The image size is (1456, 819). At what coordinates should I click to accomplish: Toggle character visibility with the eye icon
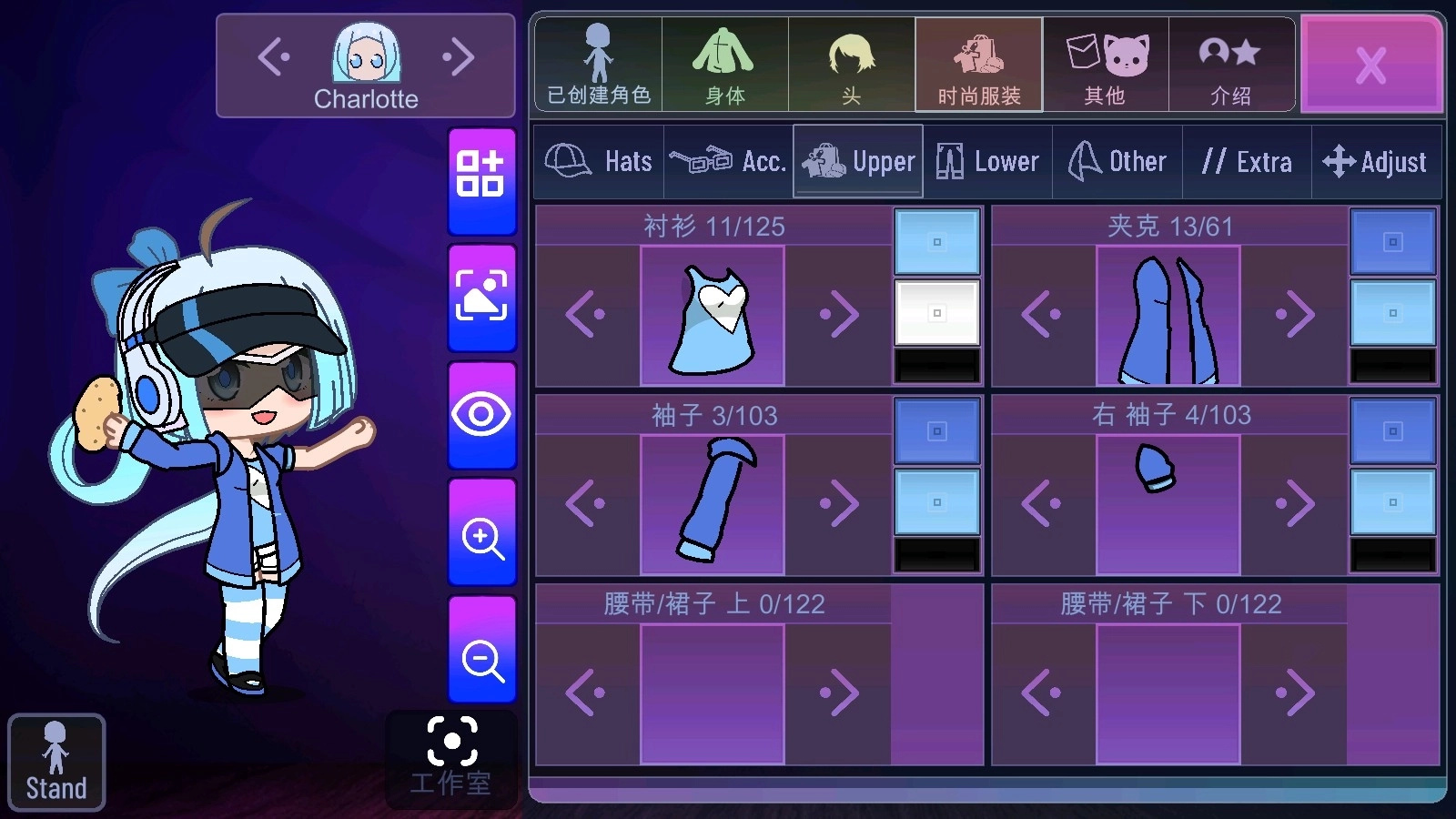click(481, 416)
